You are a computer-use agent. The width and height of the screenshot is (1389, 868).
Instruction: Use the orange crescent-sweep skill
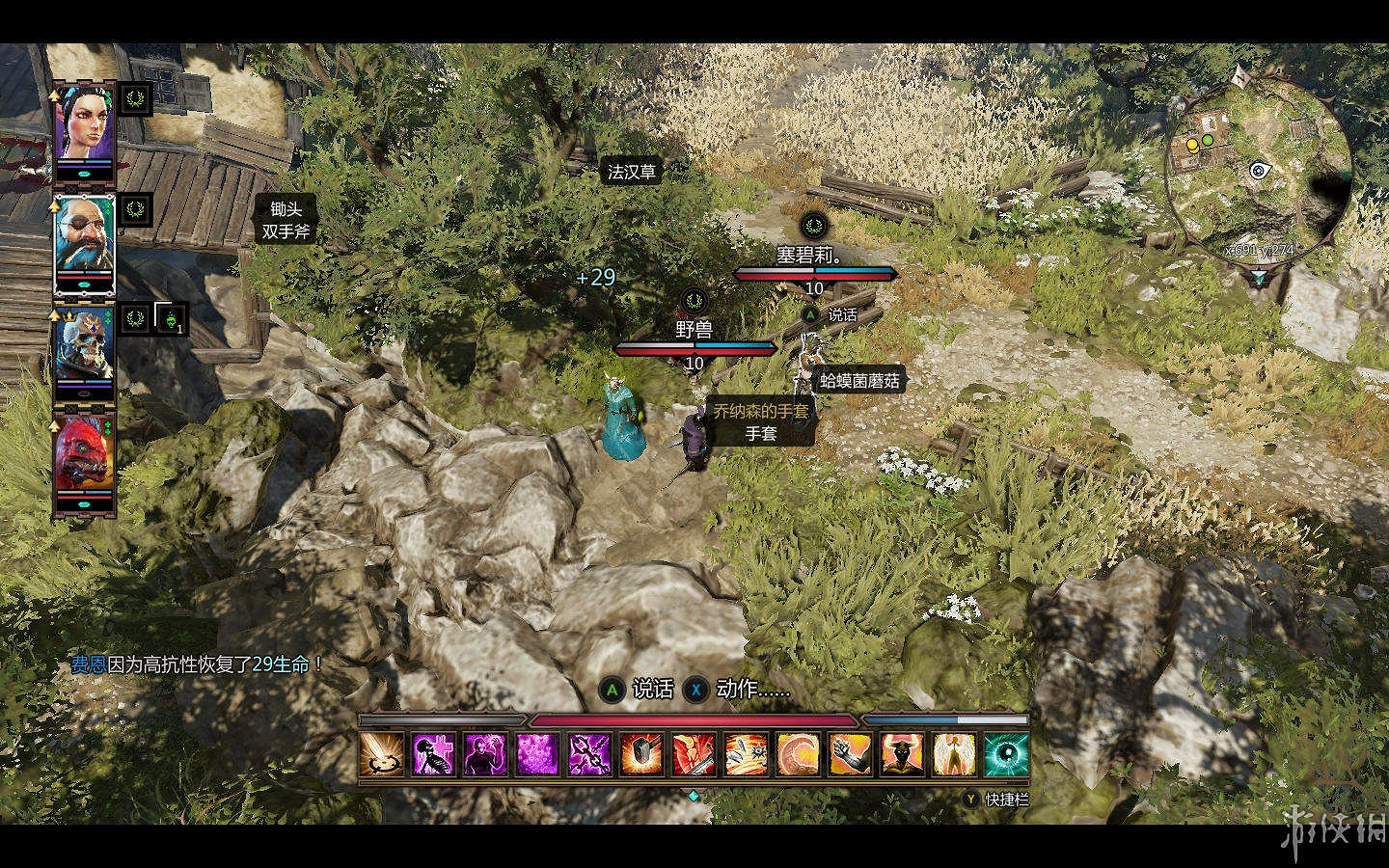[x=798, y=754]
